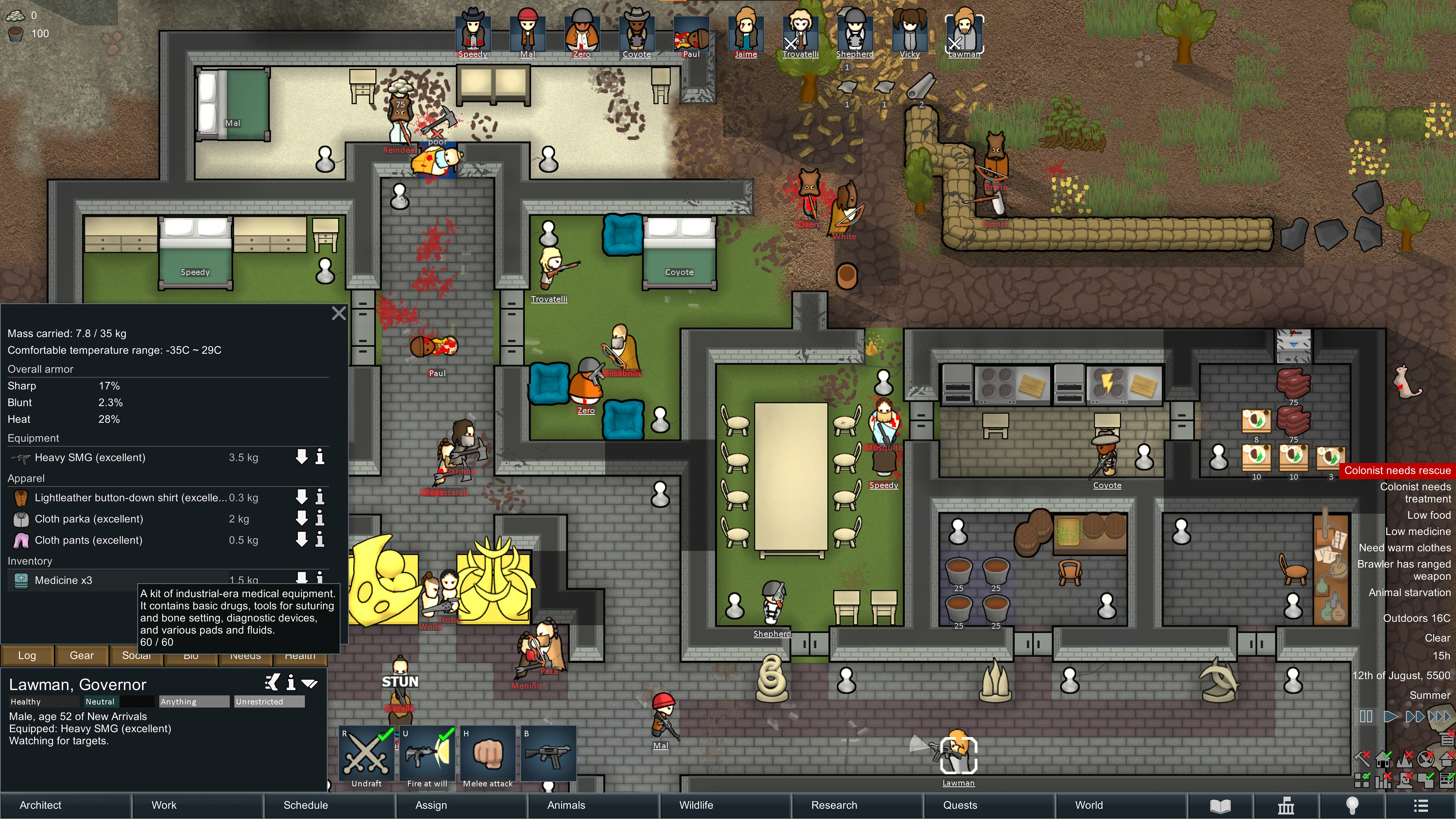Open the Schedule menu
The image size is (1456, 819).
305,805
